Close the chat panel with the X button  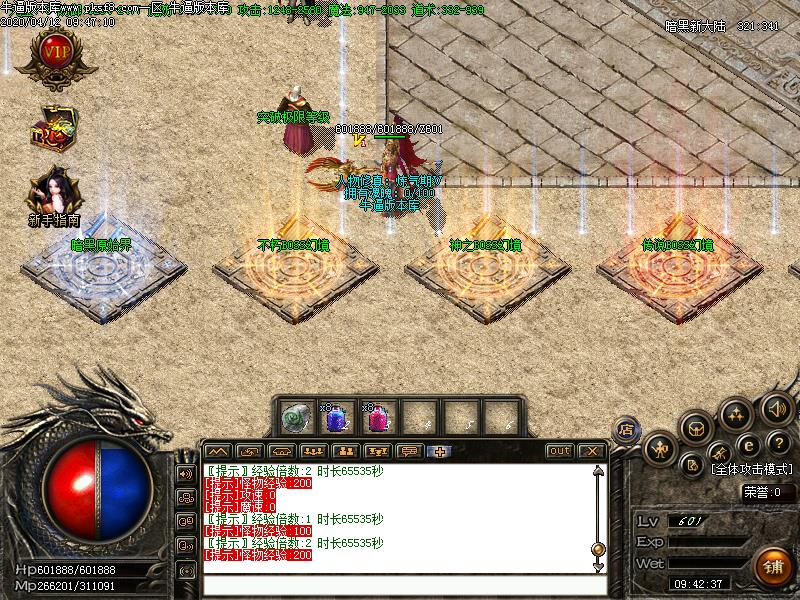pos(591,451)
